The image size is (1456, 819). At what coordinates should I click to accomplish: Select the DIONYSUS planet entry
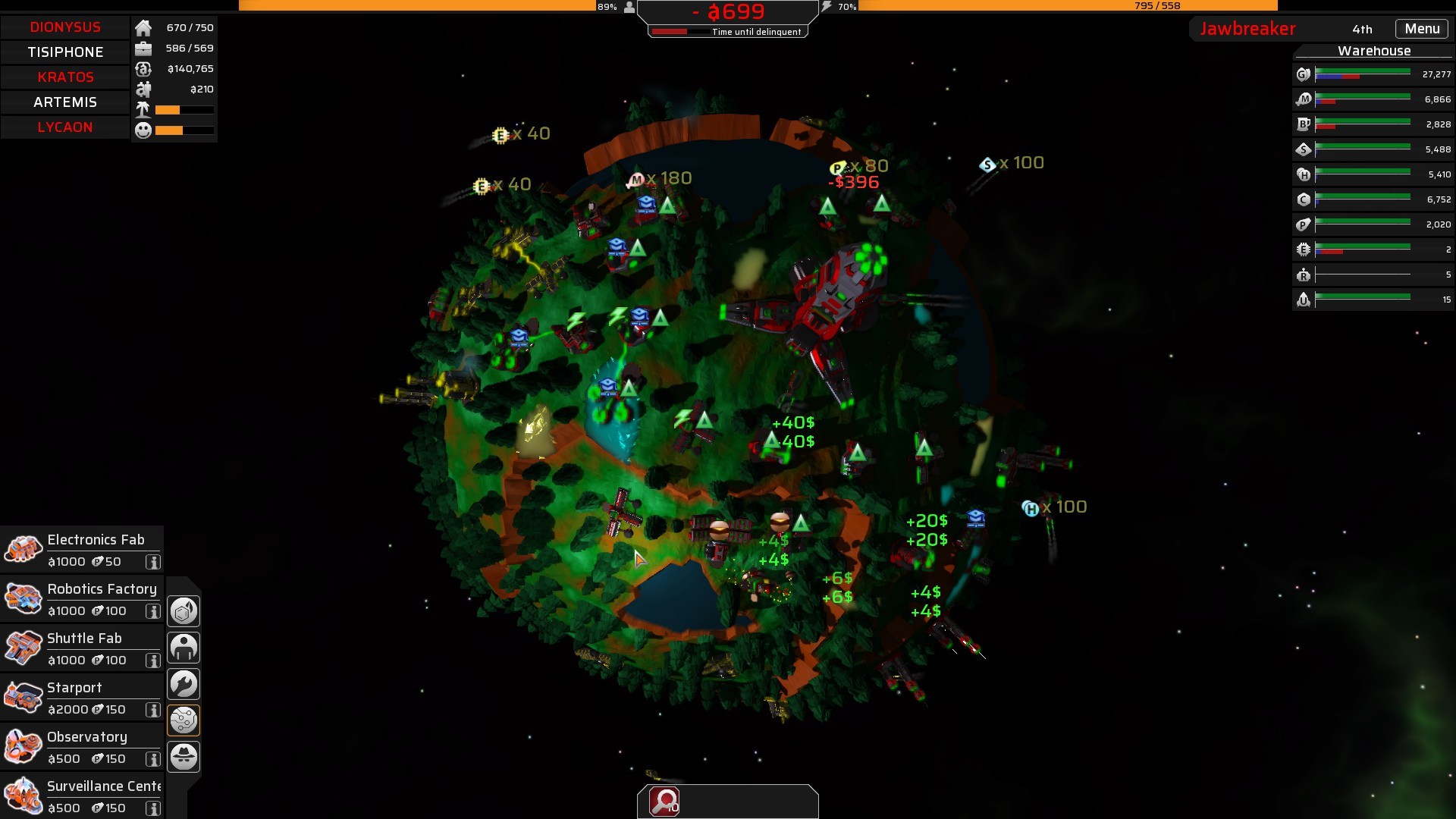click(x=65, y=27)
